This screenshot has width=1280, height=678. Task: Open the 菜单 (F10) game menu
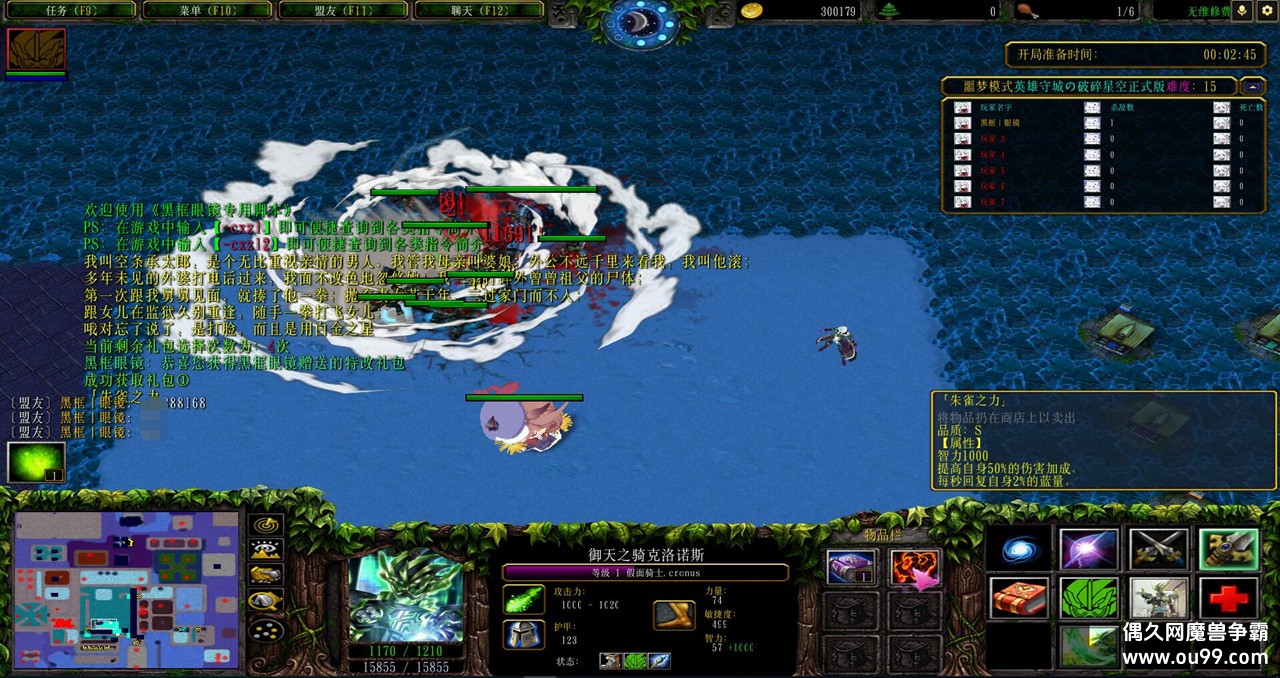click(x=207, y=10)
